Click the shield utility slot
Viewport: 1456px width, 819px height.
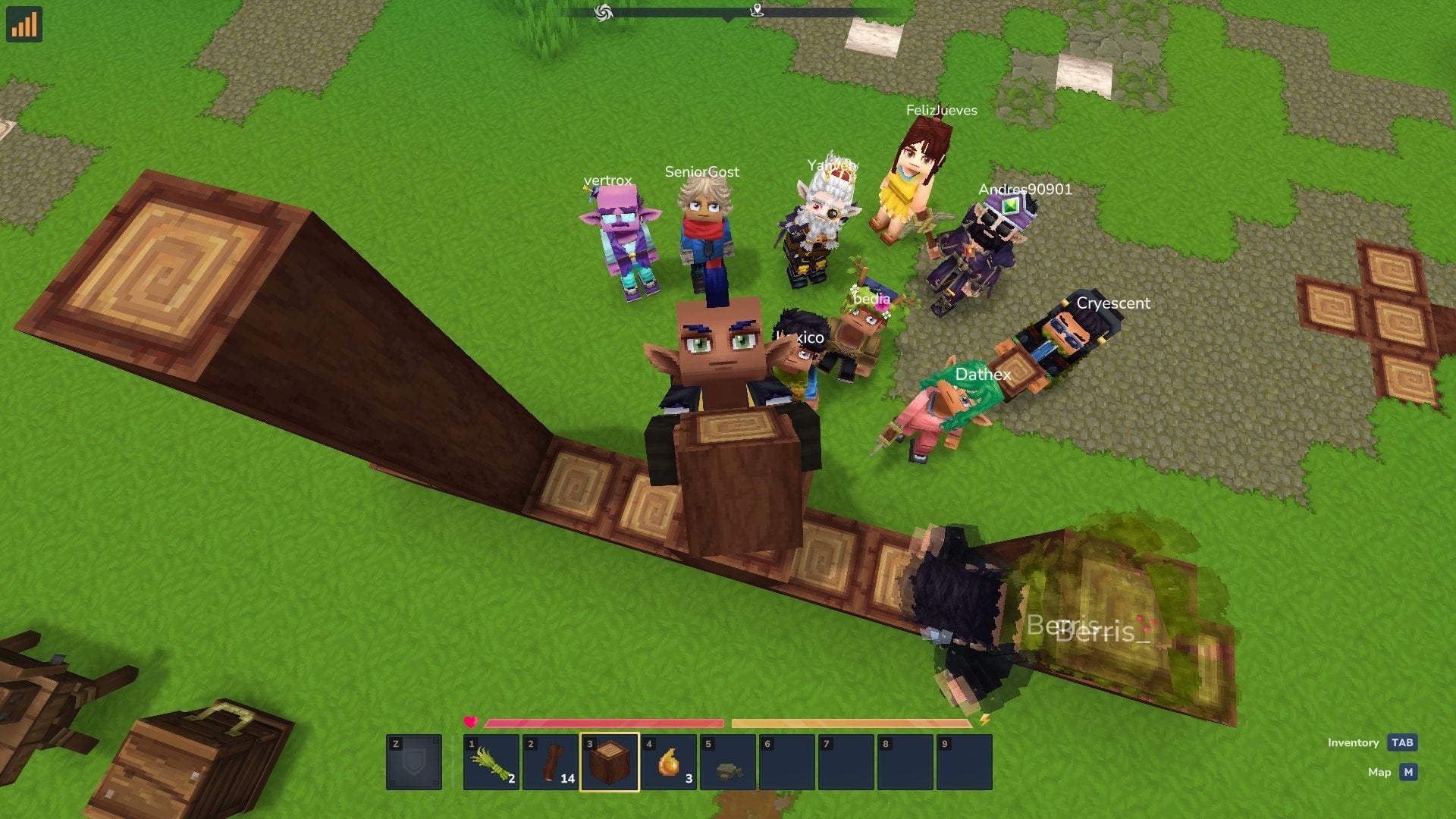tap(414, 762)
